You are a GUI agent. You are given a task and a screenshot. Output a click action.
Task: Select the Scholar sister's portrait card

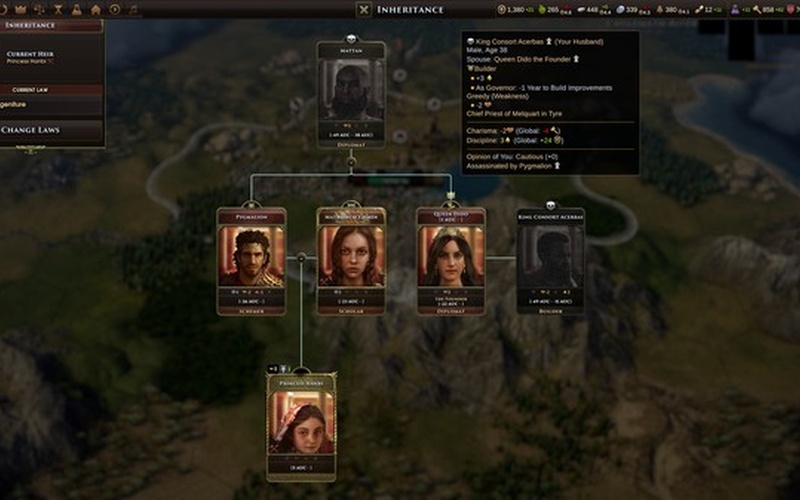351,260
